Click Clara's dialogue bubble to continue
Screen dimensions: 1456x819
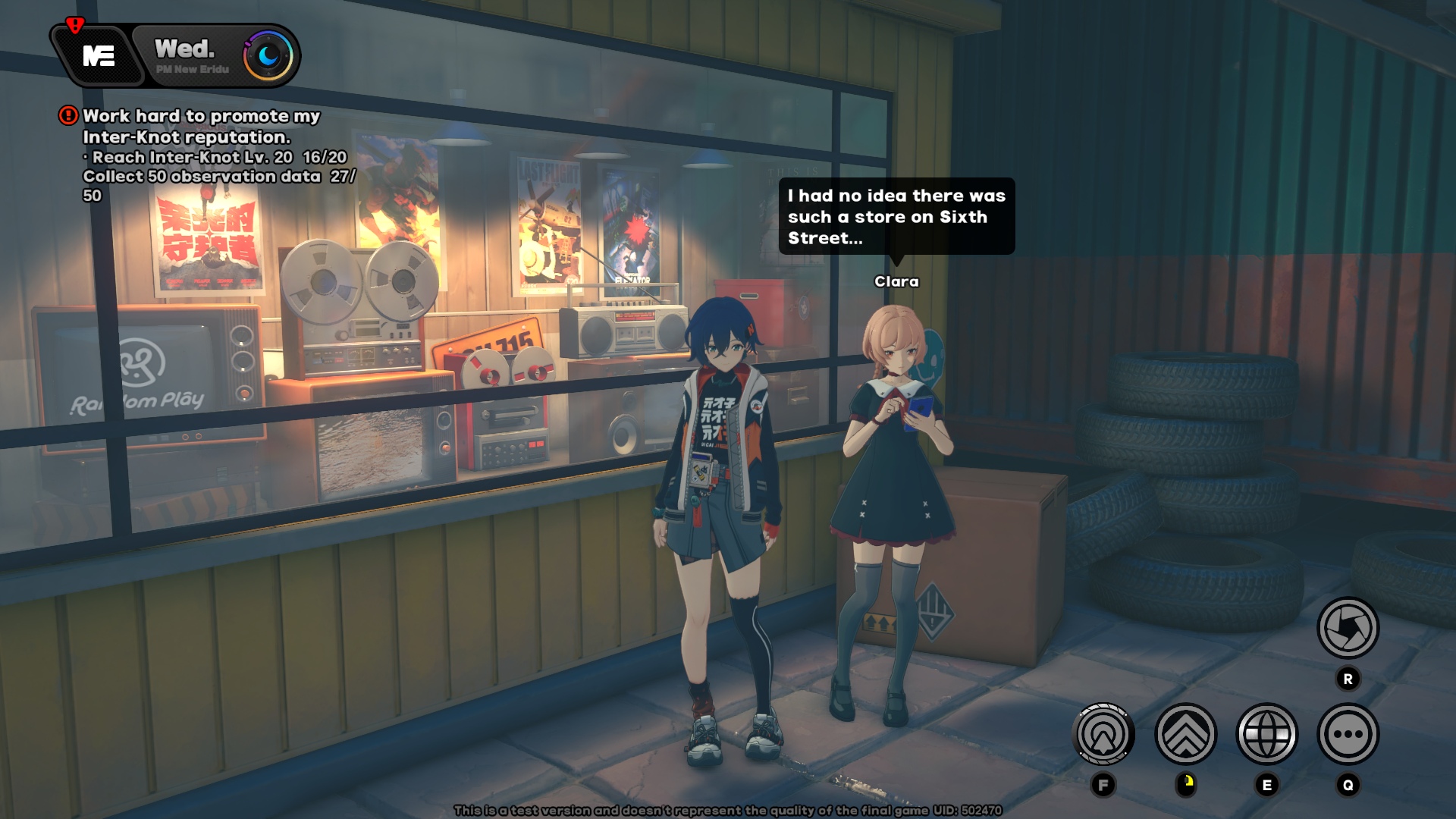tap(895, 216)
